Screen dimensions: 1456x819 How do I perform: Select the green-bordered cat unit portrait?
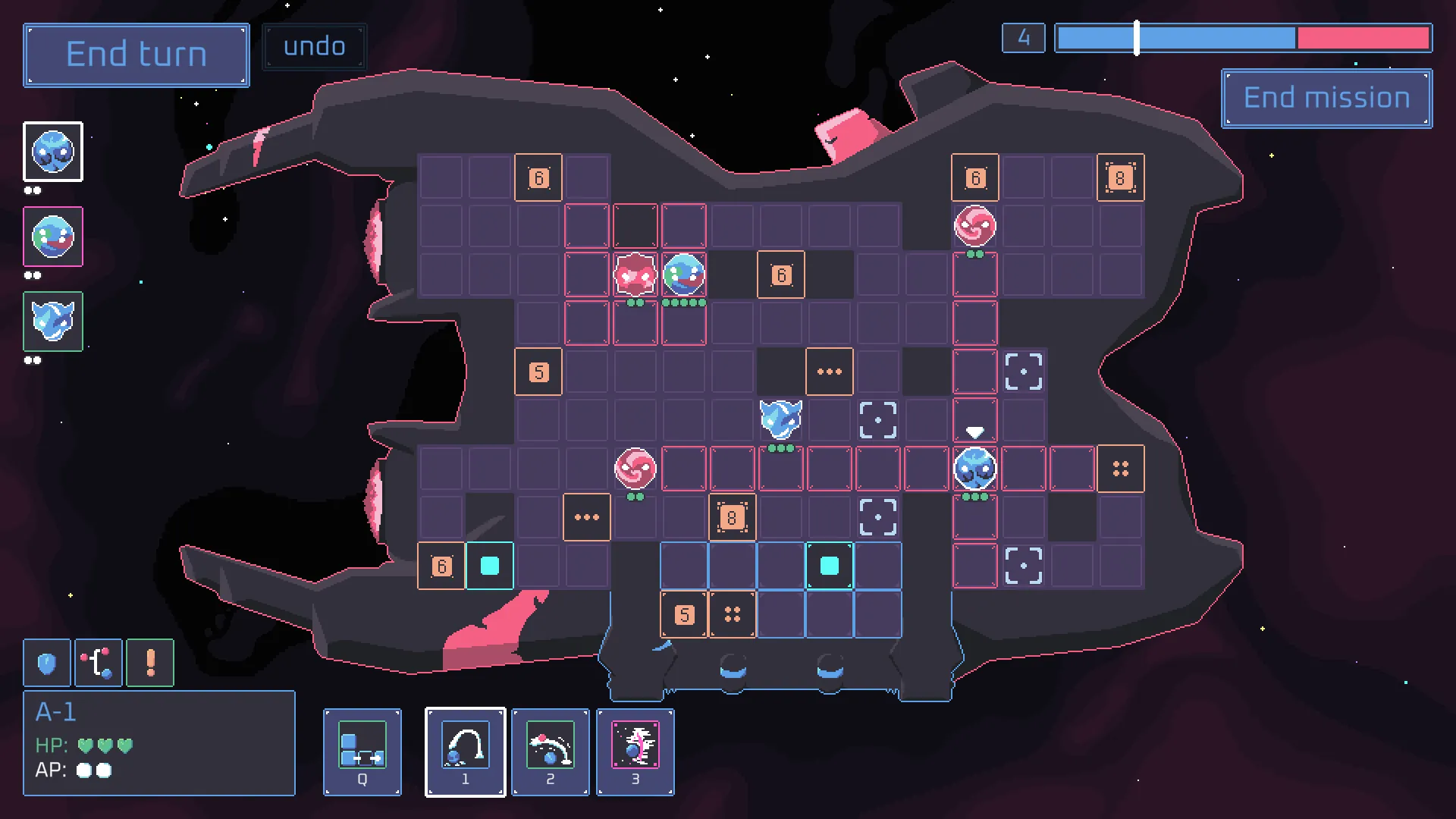(x=52, y=322)
